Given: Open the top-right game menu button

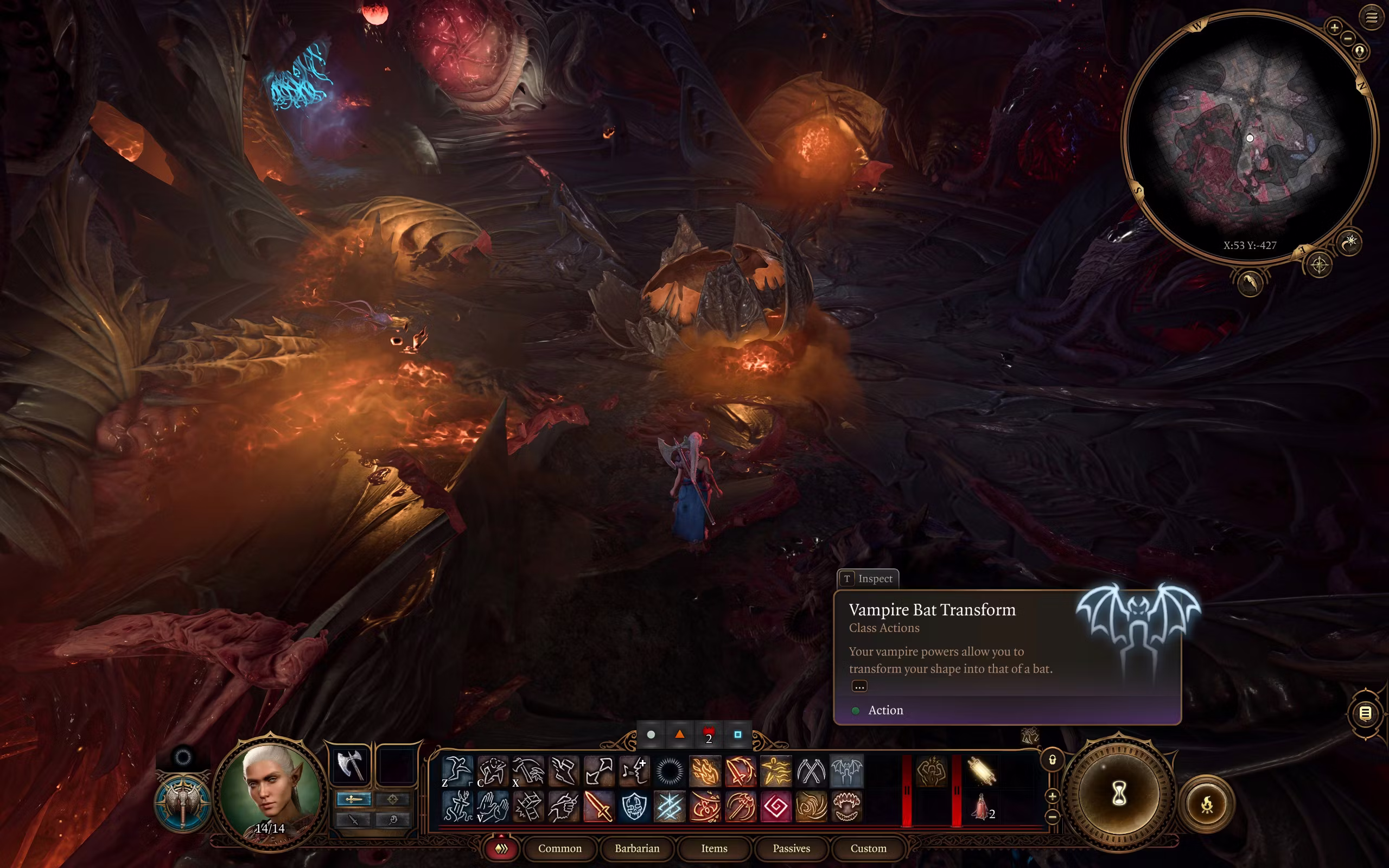Looking at the screenshot, I should (1372, 17).
